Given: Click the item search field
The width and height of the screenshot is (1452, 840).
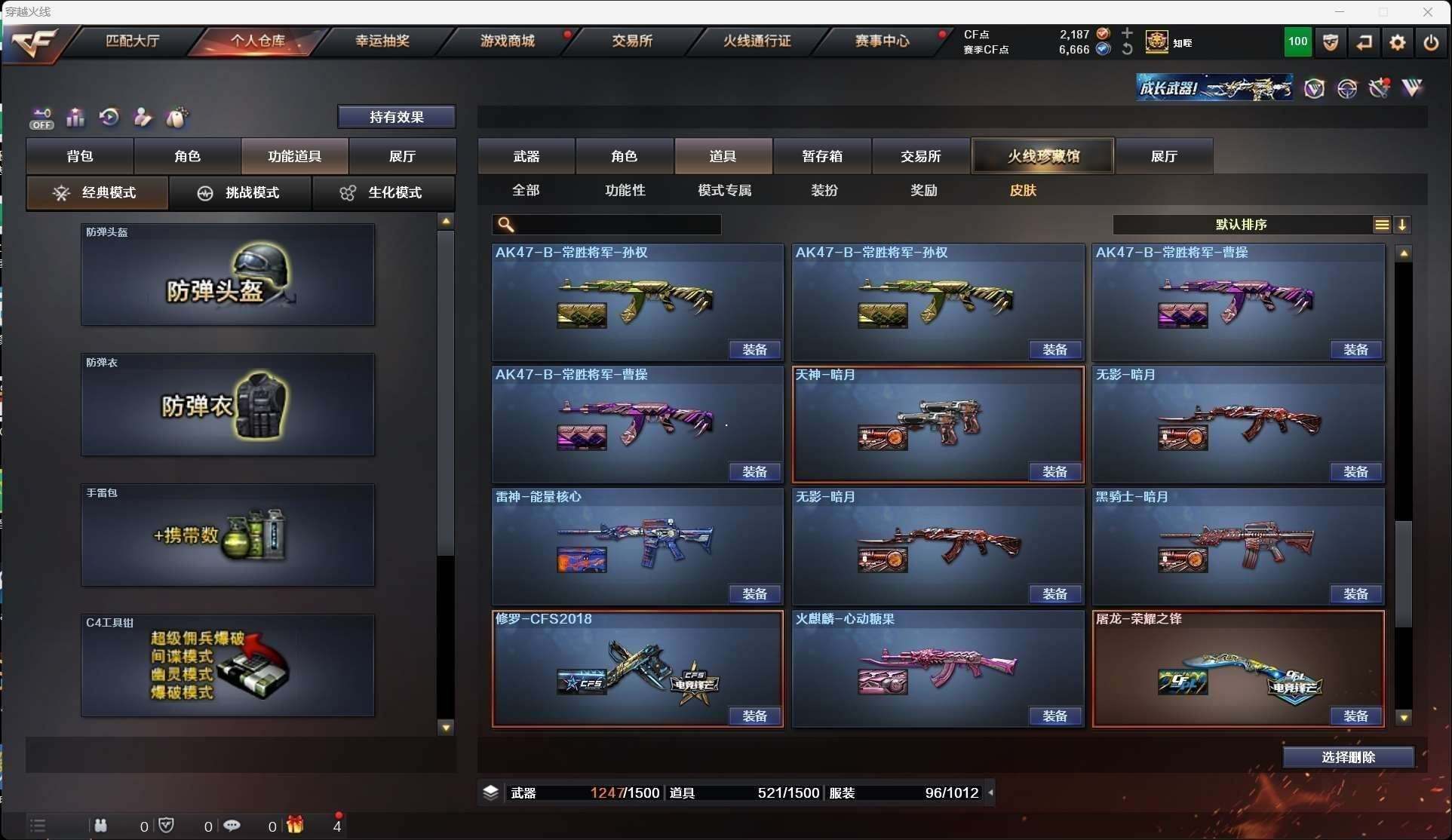Looking at the screenshot, I should point(615,225).
